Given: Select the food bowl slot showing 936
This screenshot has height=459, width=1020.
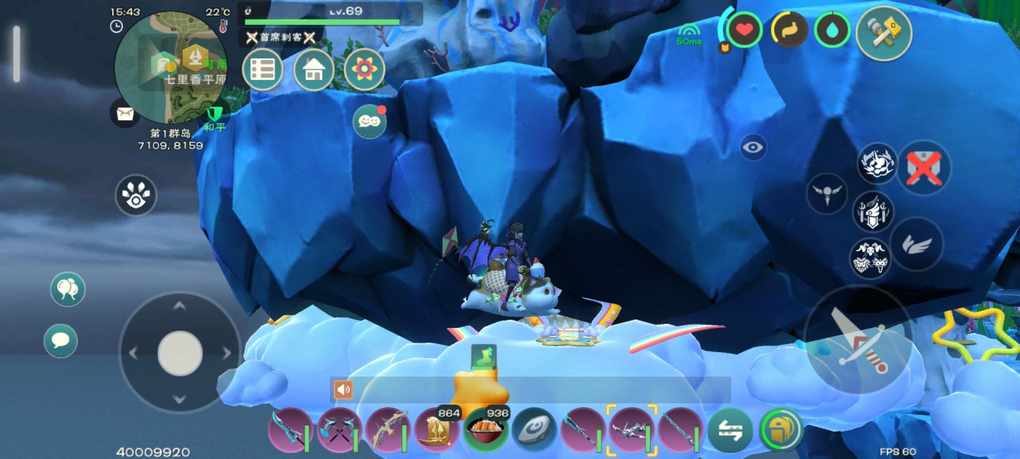Looking at the screenshot, I should coord(485,430).
